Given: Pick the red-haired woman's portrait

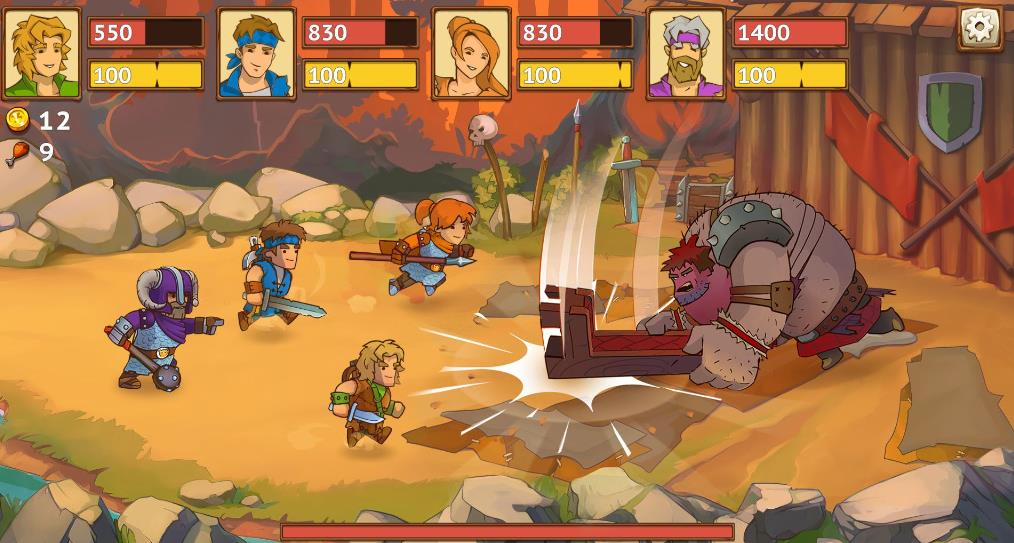Looking at the screenshot, I should 471,53.
